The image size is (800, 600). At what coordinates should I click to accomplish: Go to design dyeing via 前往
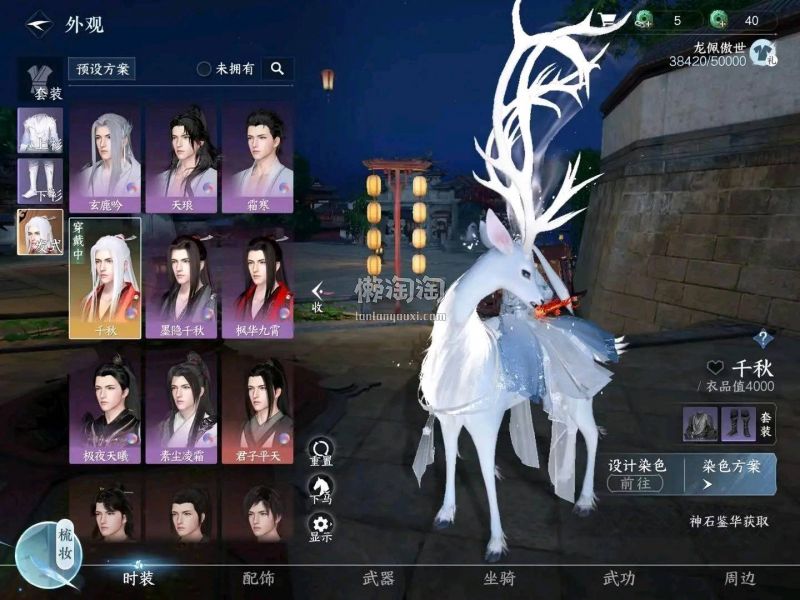point(634,483)
